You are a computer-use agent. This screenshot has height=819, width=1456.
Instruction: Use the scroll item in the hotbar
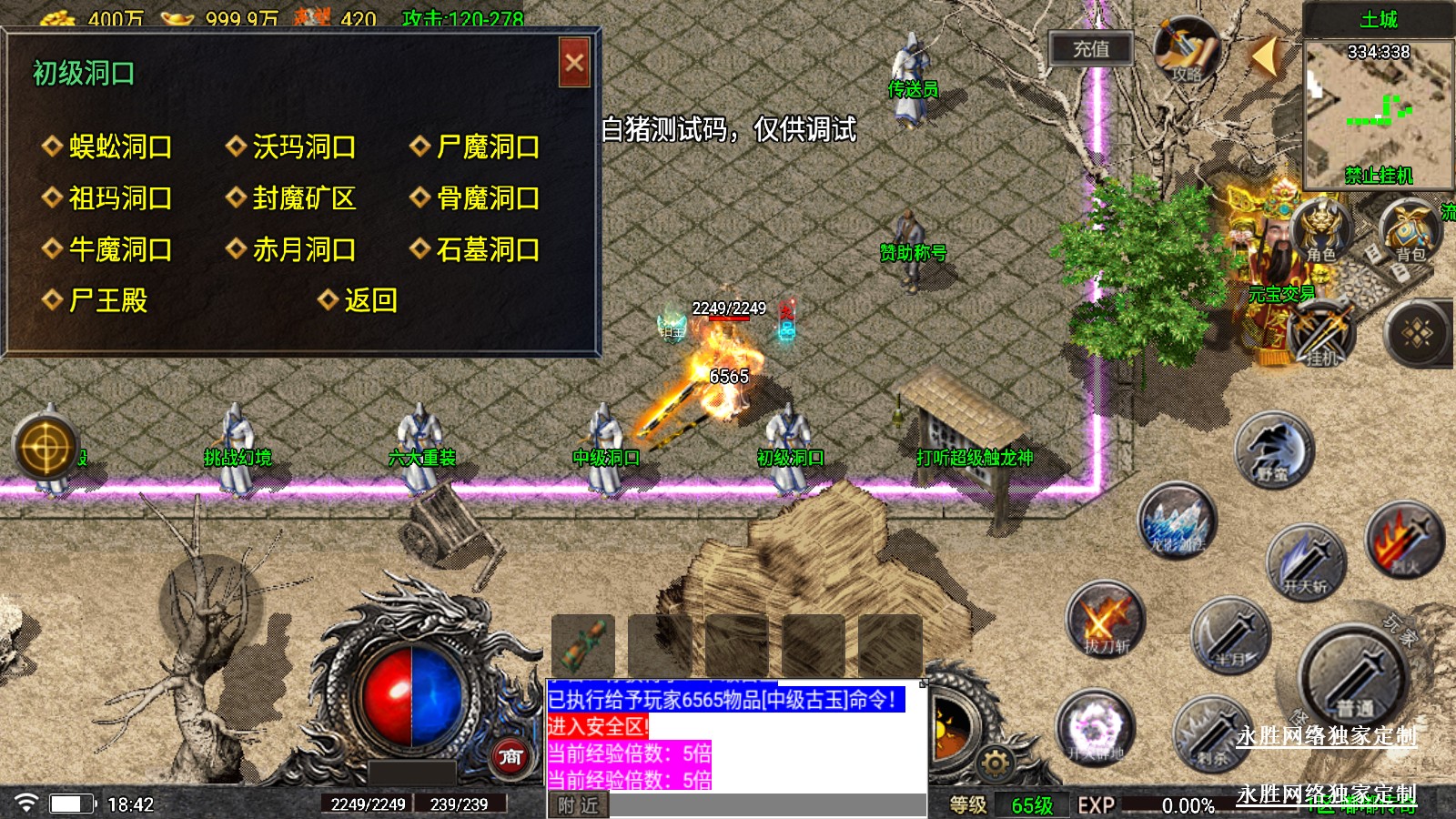pyautogui.click(x=582, y=645)
